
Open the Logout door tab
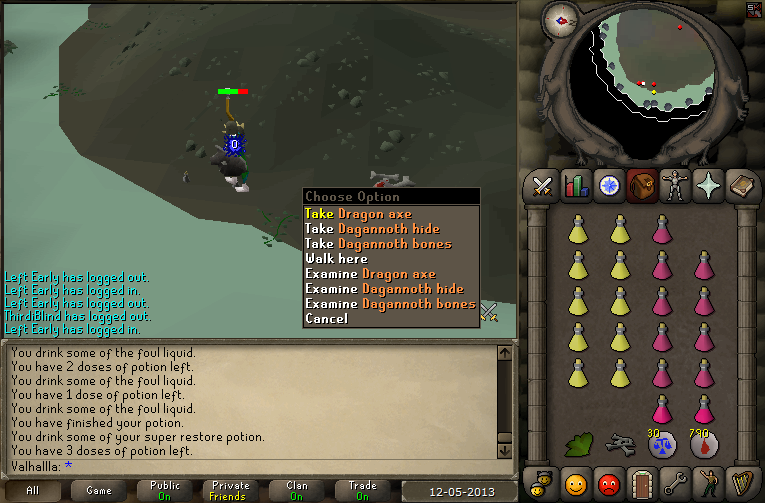[x=641, y=482]
